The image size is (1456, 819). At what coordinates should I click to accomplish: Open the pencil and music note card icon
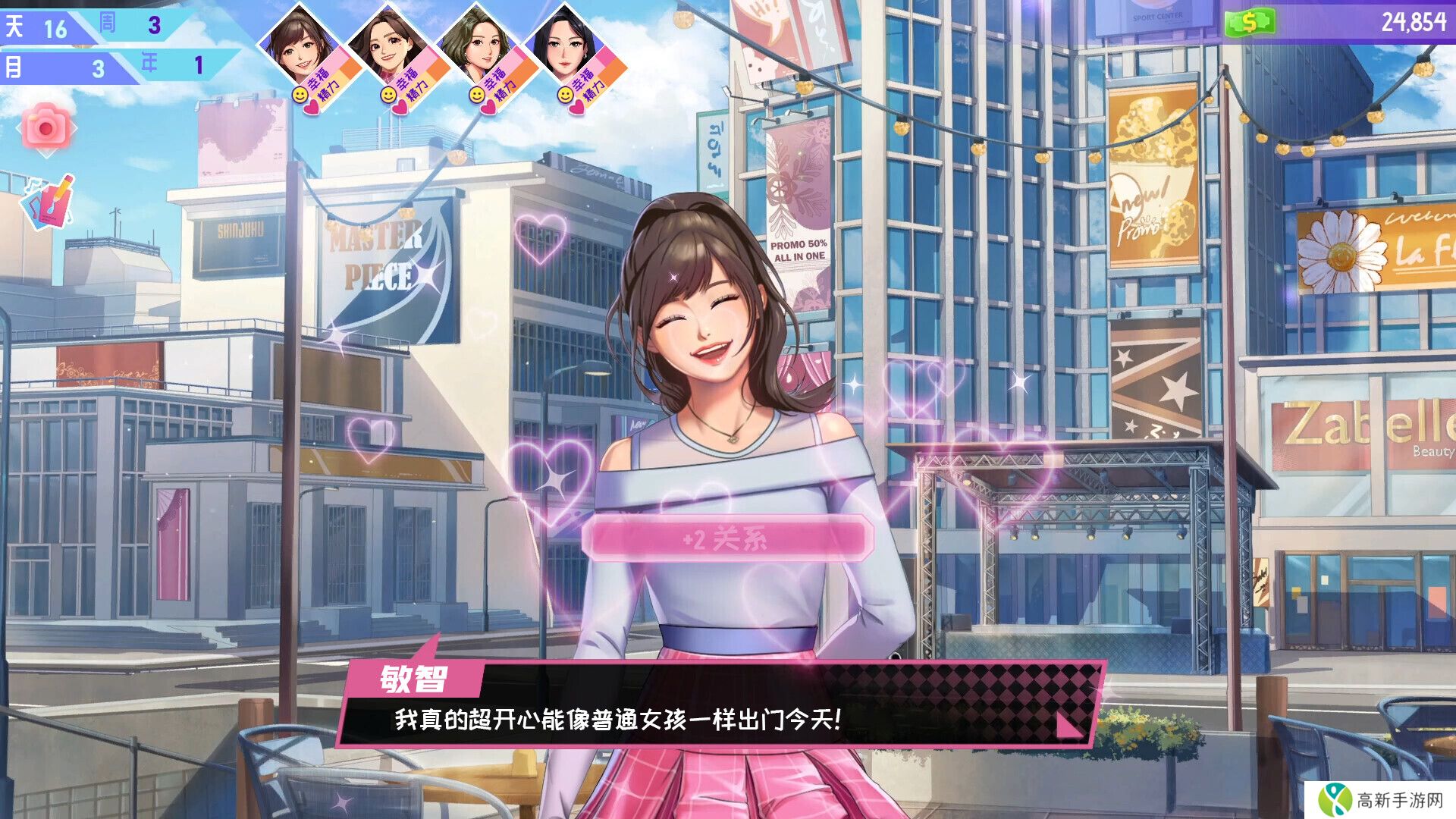tap(49, 202)
